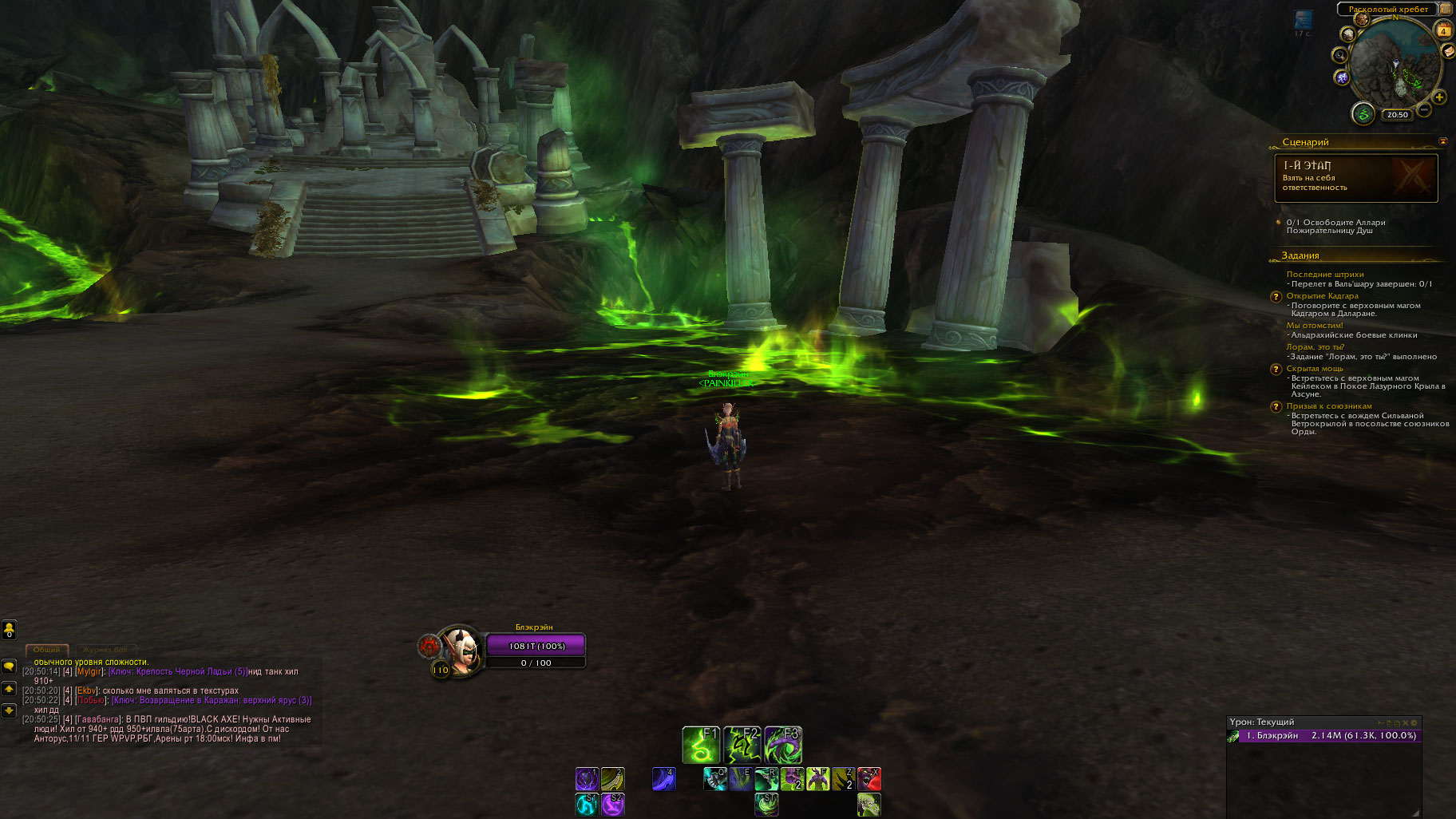Select the Открытие Кадгара quest in tracker
This screenshot has width=1456, height=819.
pos(1322,296)
